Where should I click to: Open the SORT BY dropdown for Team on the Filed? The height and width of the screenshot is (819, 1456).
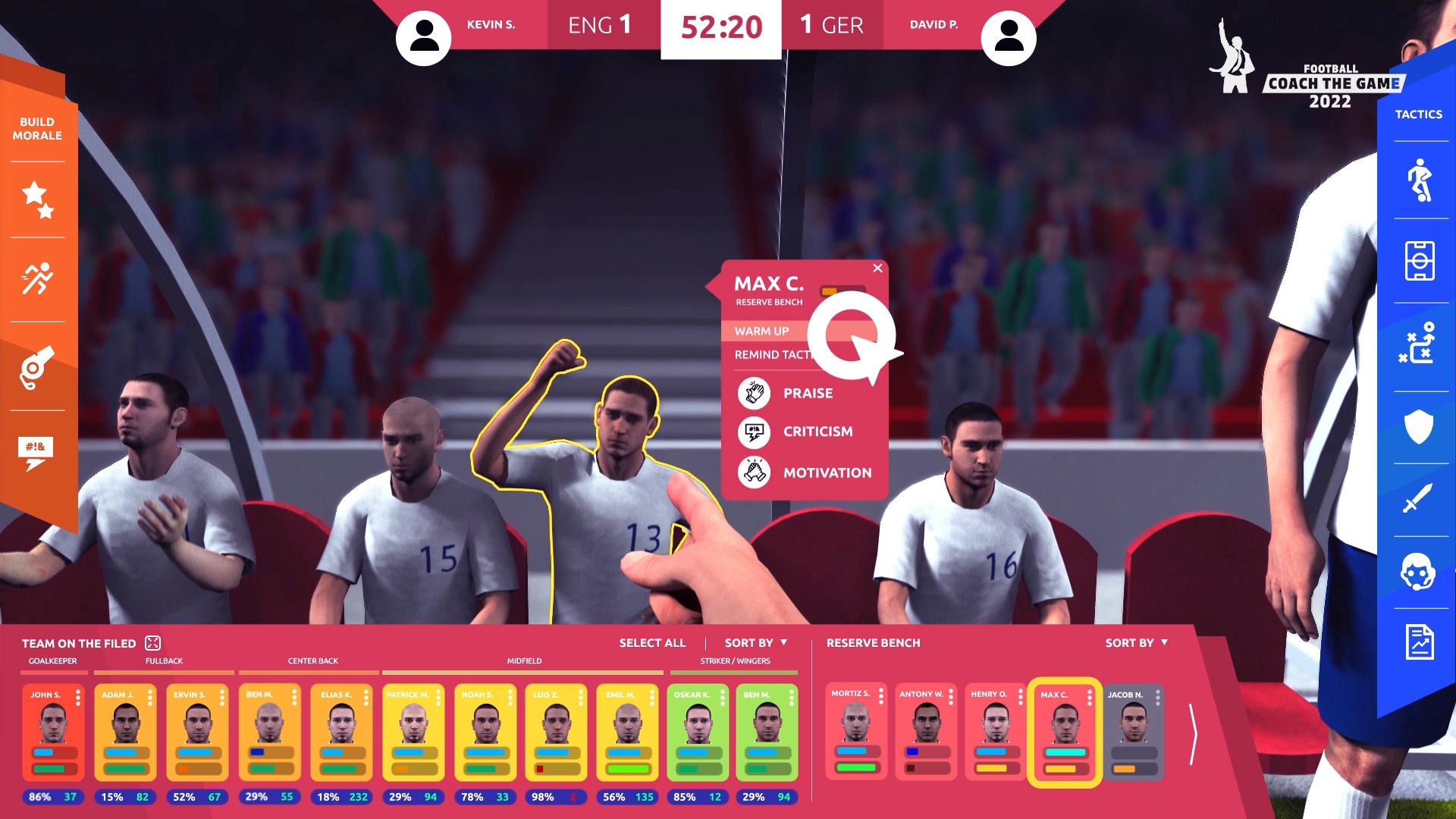pyautogui.click(x=754, y=642)
